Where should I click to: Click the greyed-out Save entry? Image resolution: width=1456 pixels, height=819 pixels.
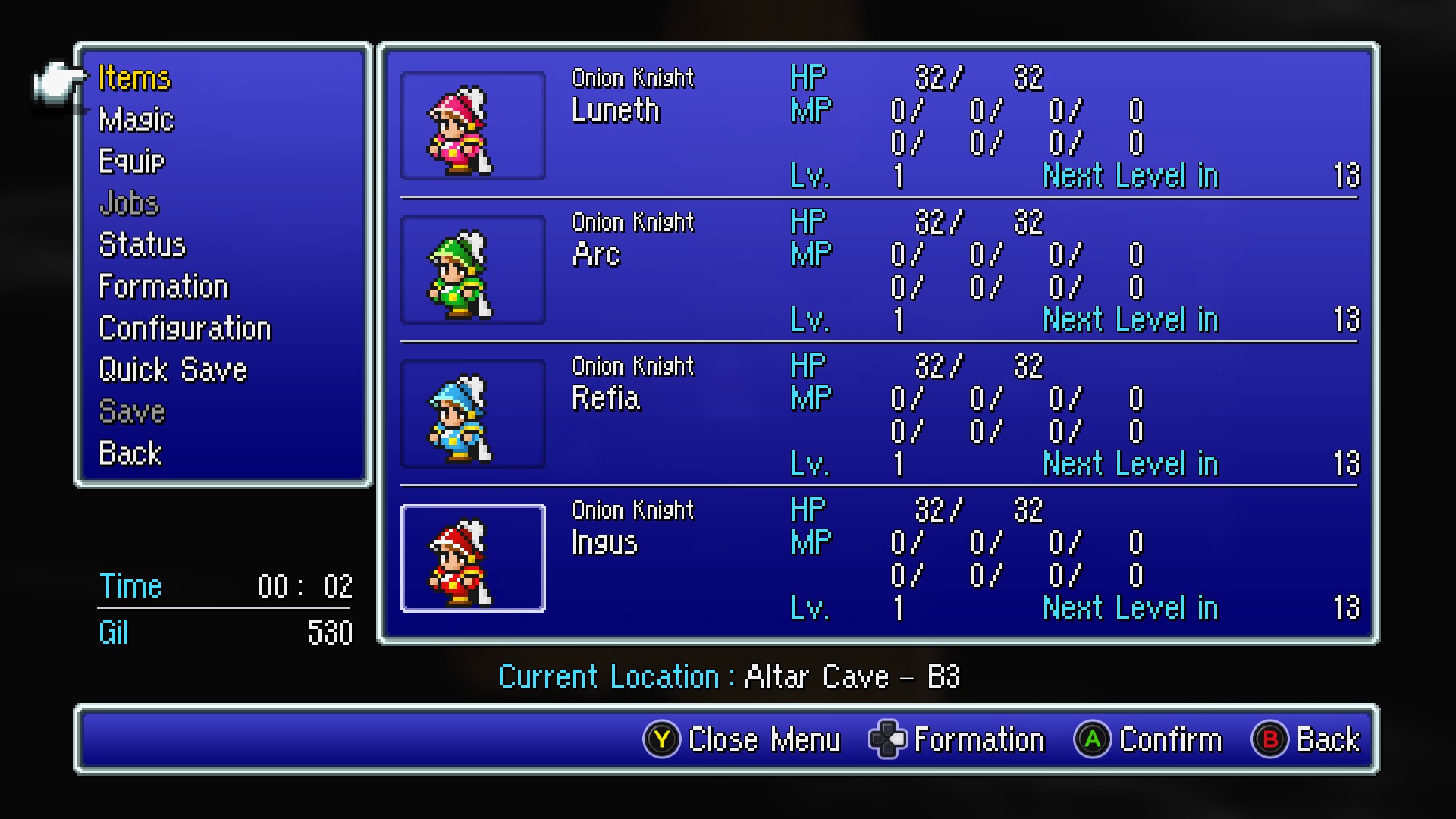click(x=132, y=412)
